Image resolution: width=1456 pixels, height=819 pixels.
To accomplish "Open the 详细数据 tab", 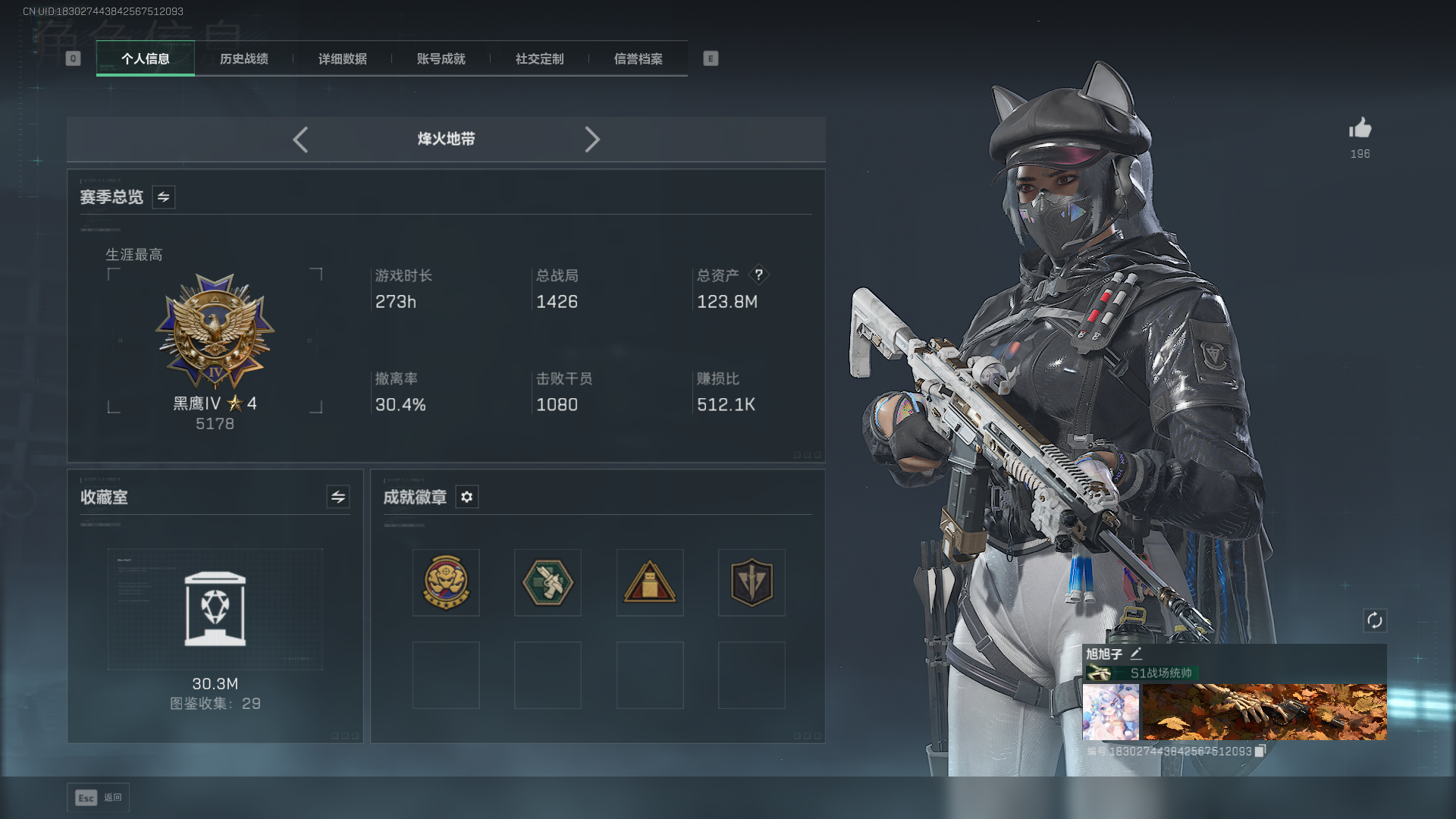I will pyautogui.click(x=342, y=59).
